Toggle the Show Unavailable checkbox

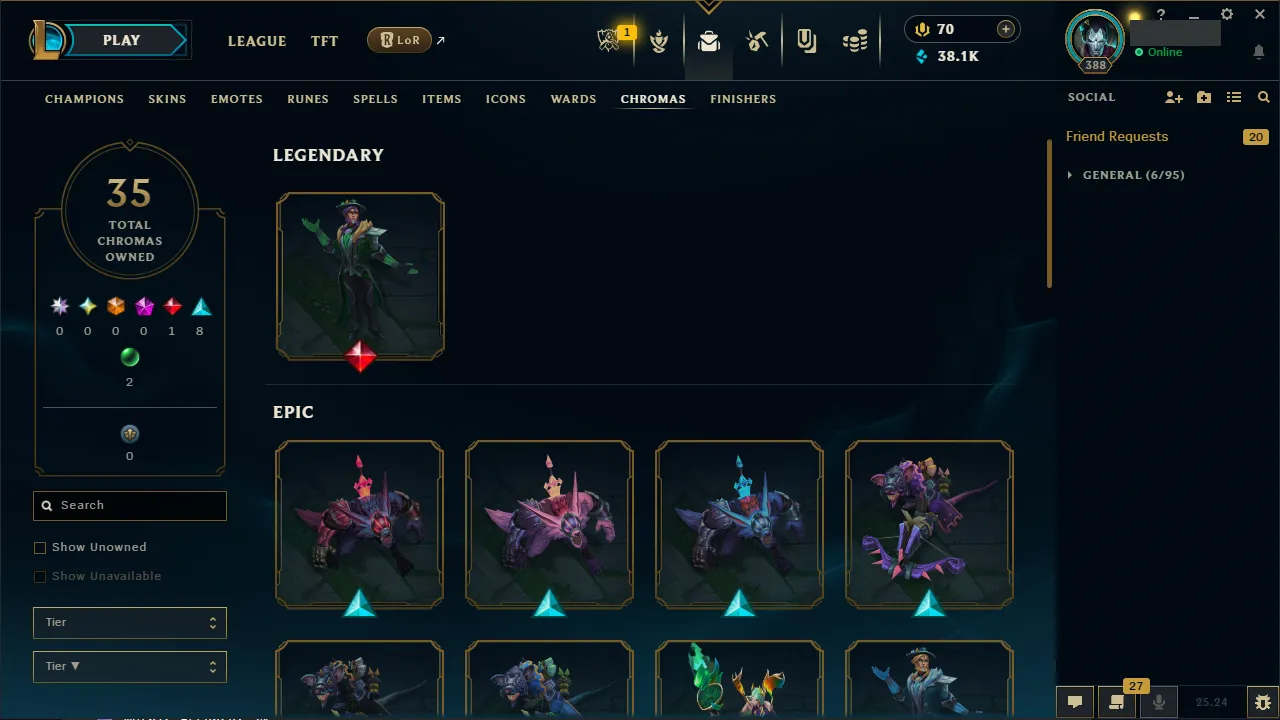[x=40, y=576]
